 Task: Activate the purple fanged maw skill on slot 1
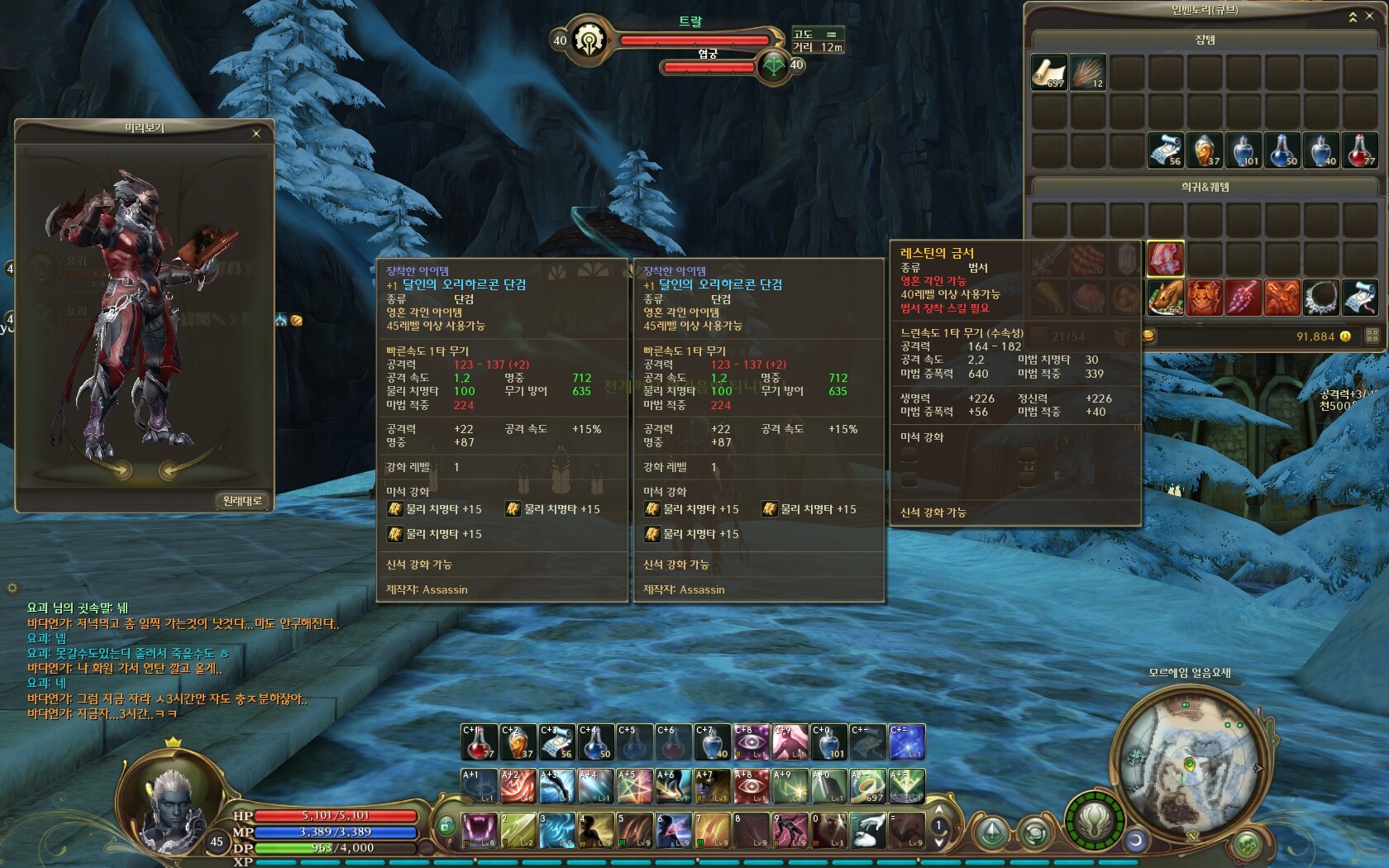point(479,830)
